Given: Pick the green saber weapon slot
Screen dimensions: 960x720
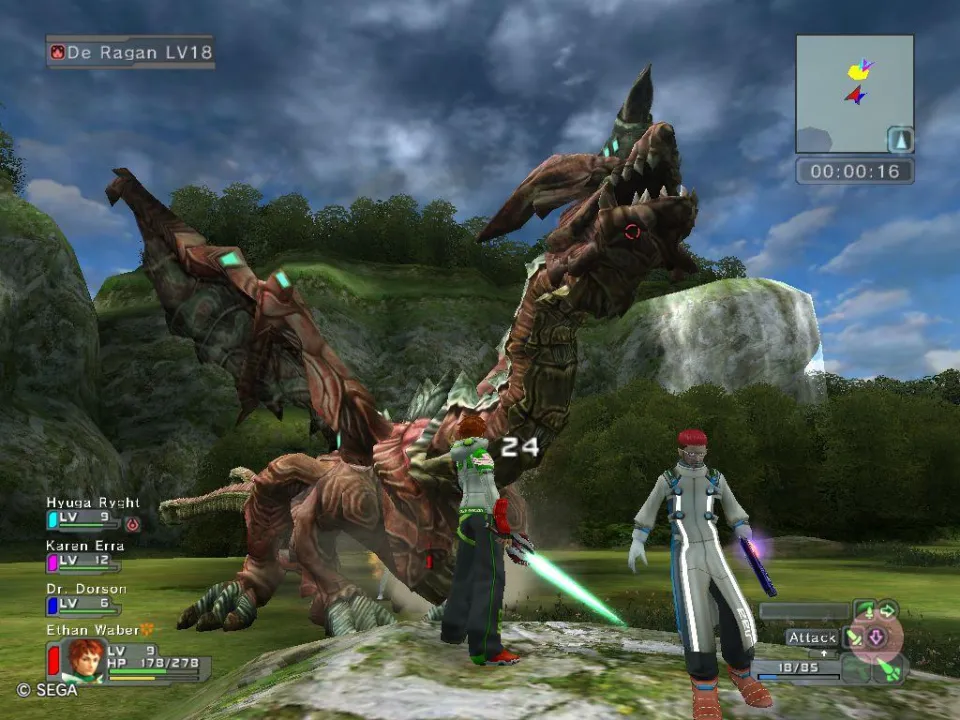Looking at the screenshot, I should coord(890,668).
